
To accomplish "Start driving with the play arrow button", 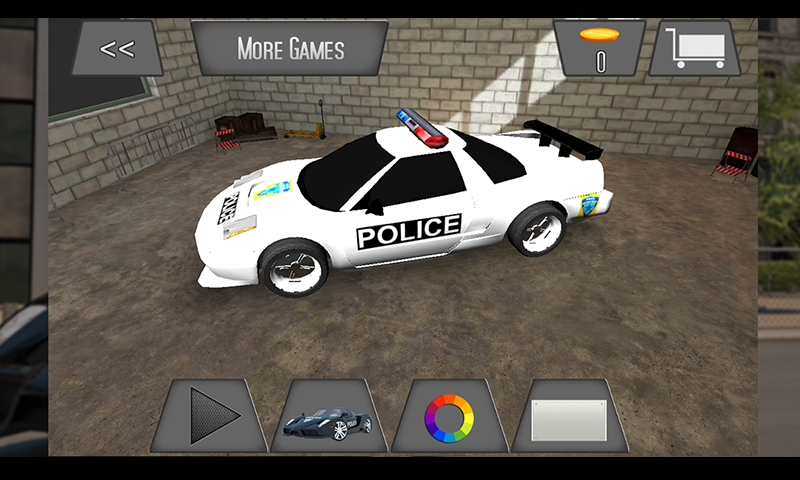I will click(211, 416).
